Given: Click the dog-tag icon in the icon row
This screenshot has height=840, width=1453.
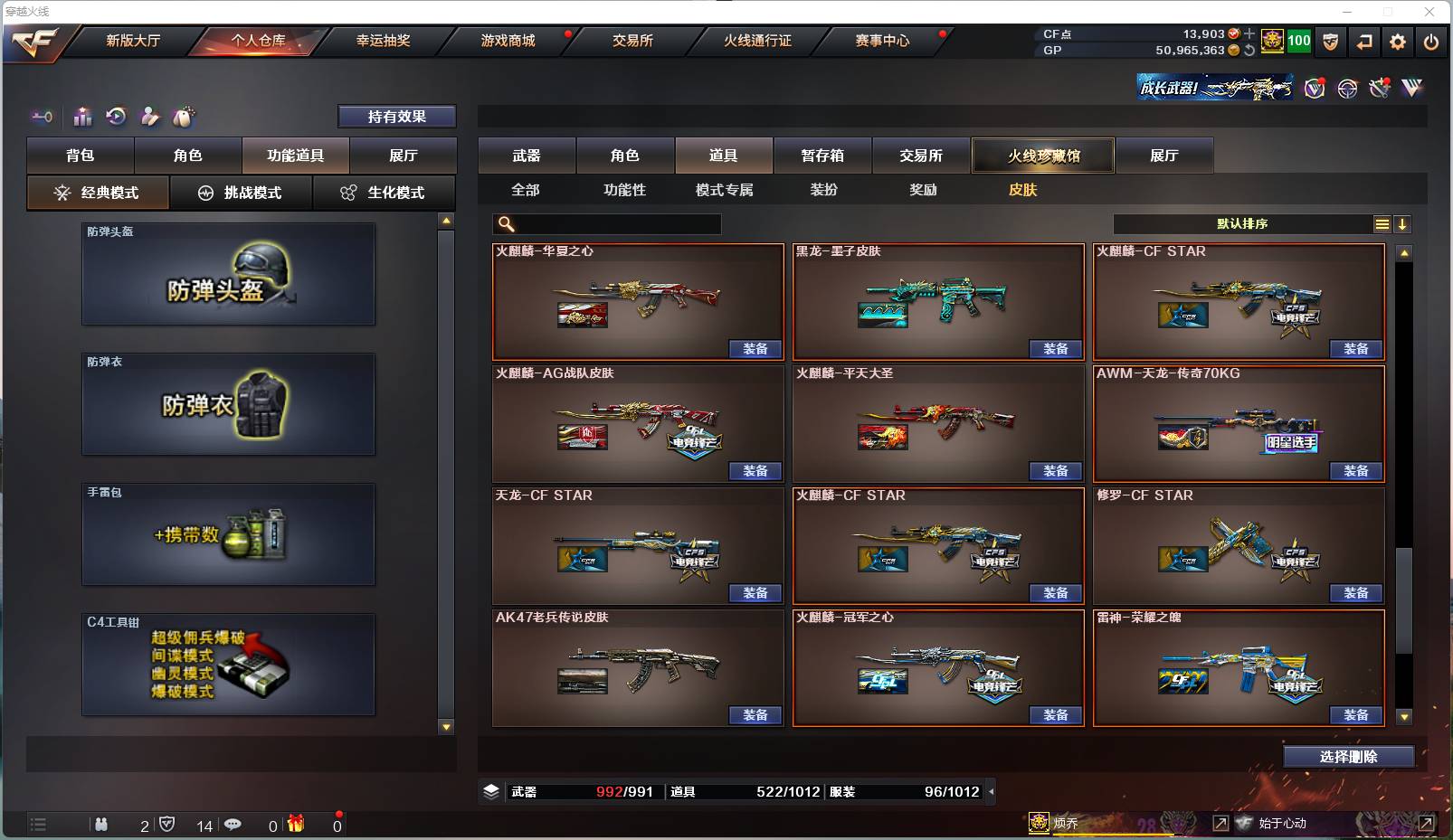Looking at the screenshot, I should (182, 117).
